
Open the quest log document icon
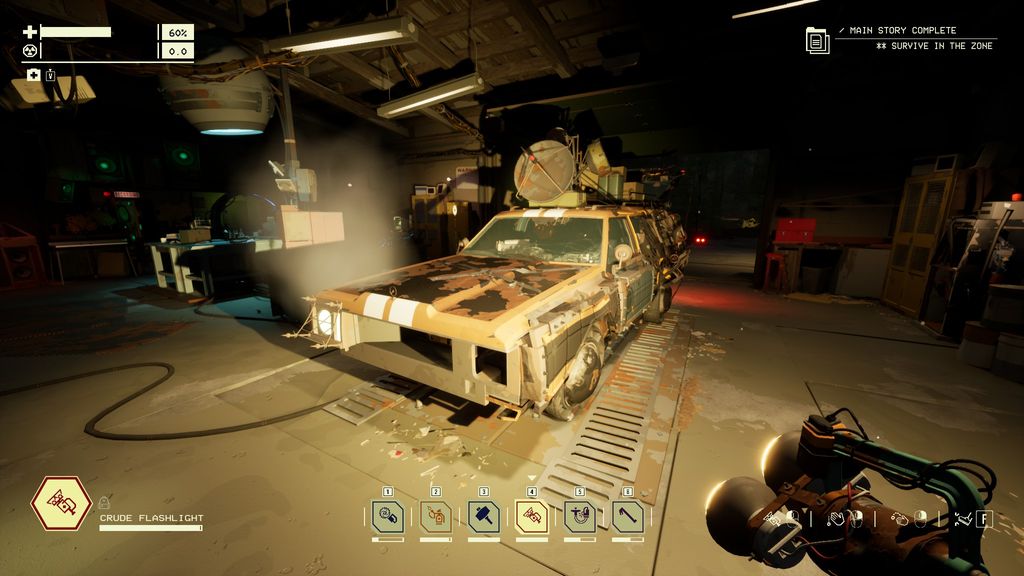click(817, 40)
